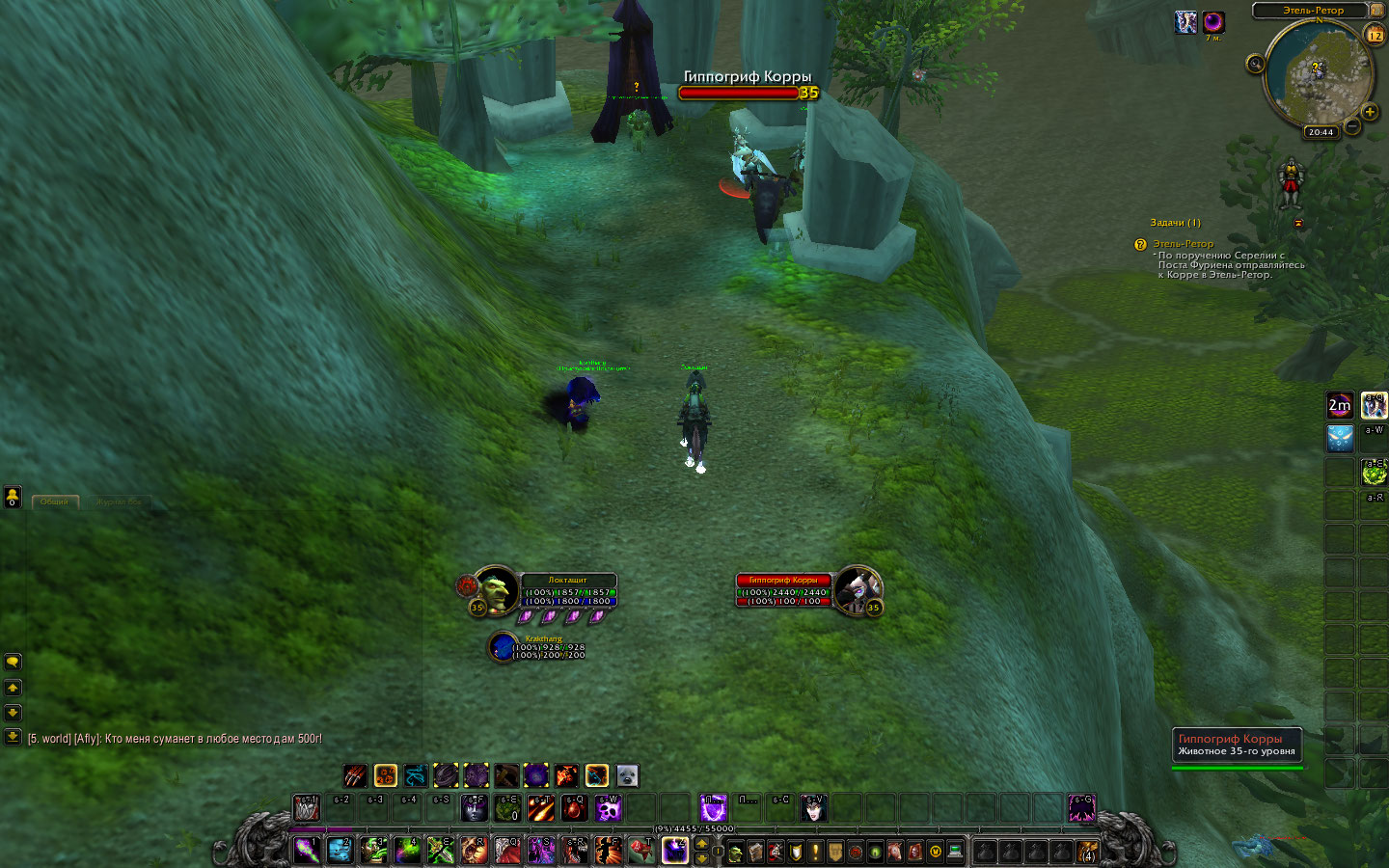The image size is (1389, 868).
Task: Select the Локтащит player portrait frame
Action: coord(496,589)
